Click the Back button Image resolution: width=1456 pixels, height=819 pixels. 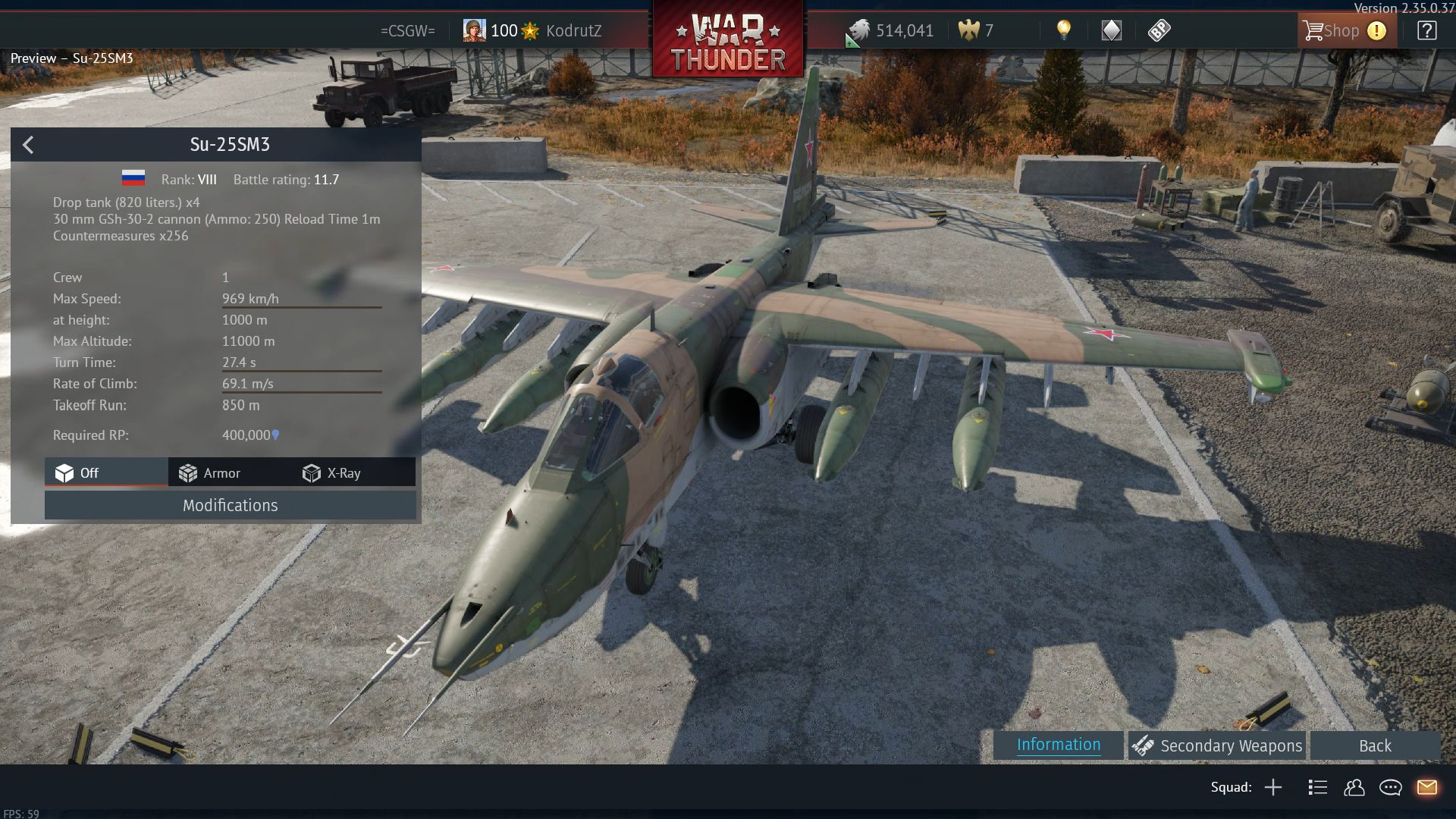pyautogui.click(x=1374, y=746)
